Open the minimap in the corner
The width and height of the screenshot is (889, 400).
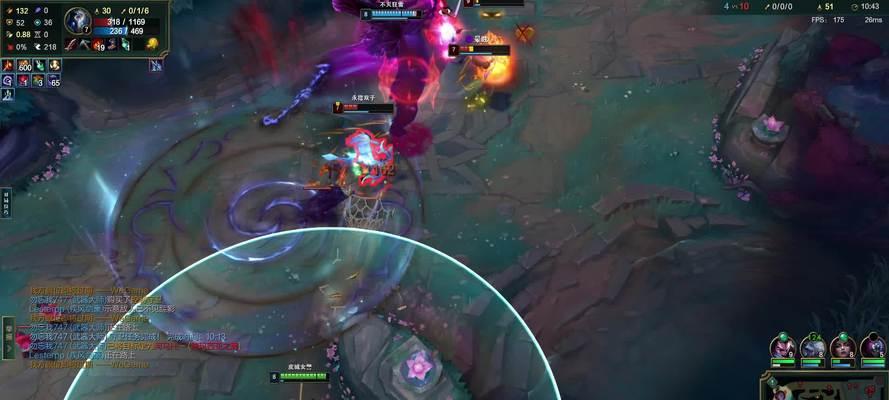click(824, 387)
